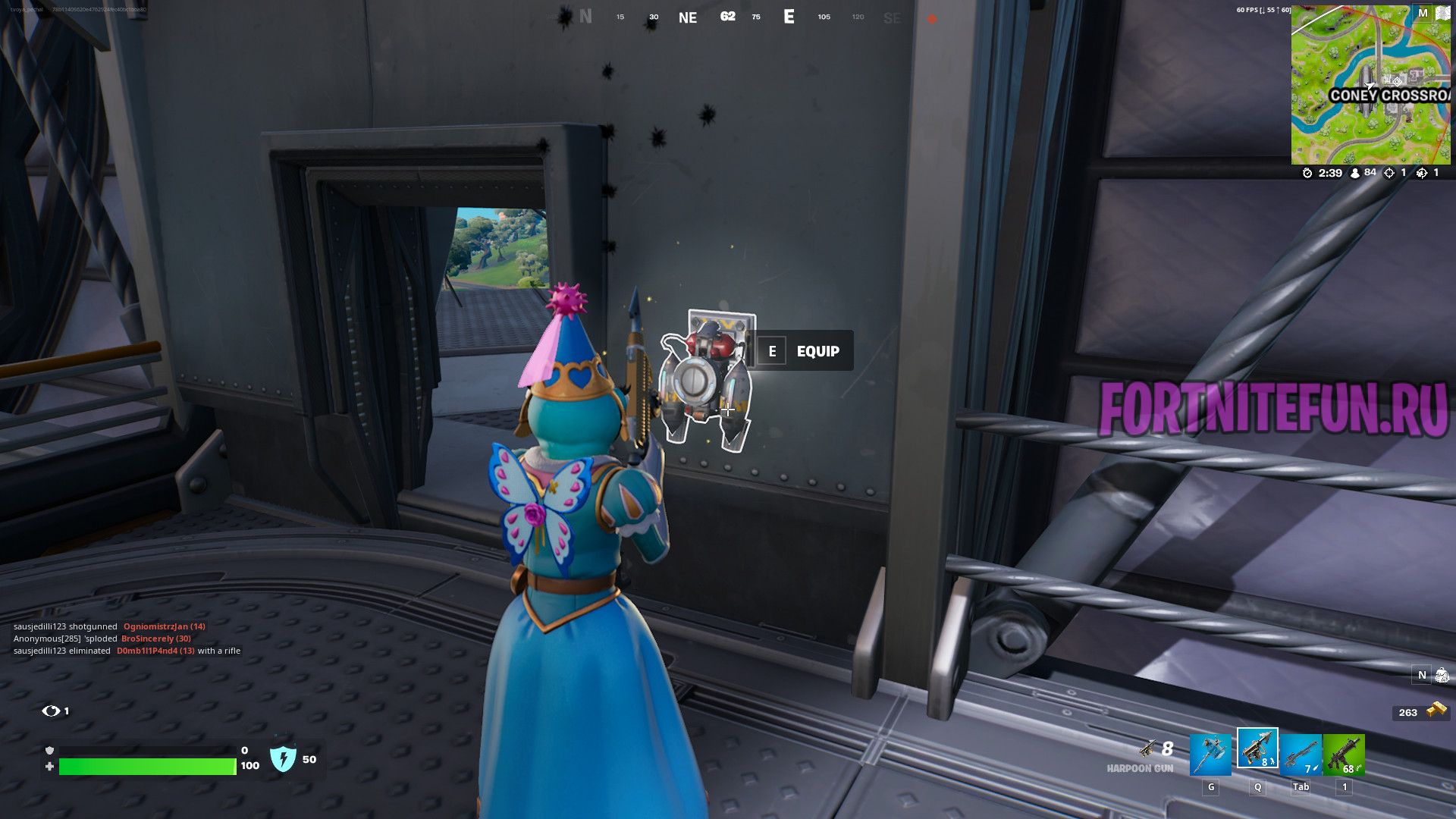The width and height of the screenshot is (1456, 819).
Task: Click the gold bars currency counter
Action: [1421, 712]
